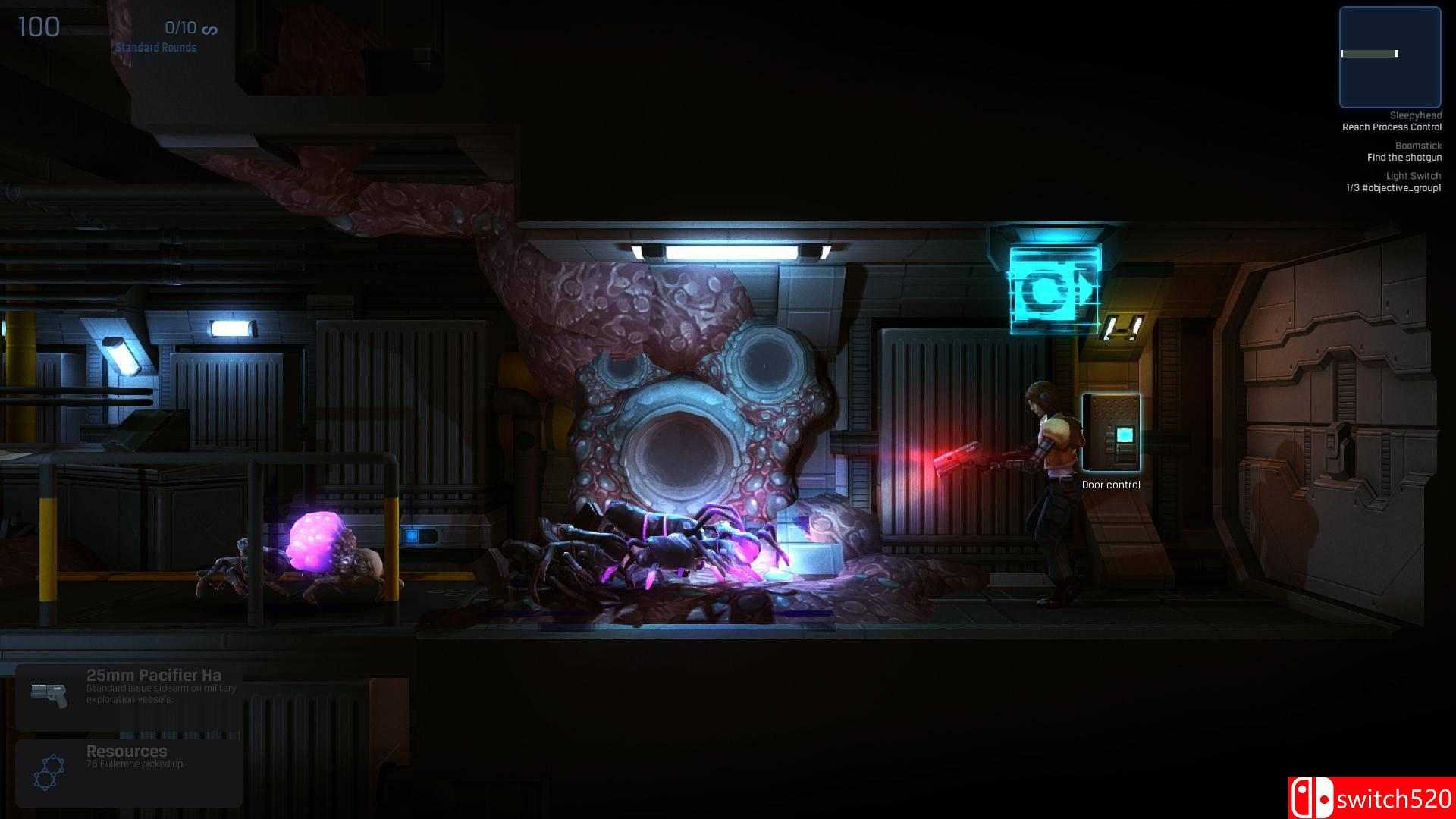Click the minimap in the top-right corner
This screenshot has width=1456, height=819.
[1390, 57]
